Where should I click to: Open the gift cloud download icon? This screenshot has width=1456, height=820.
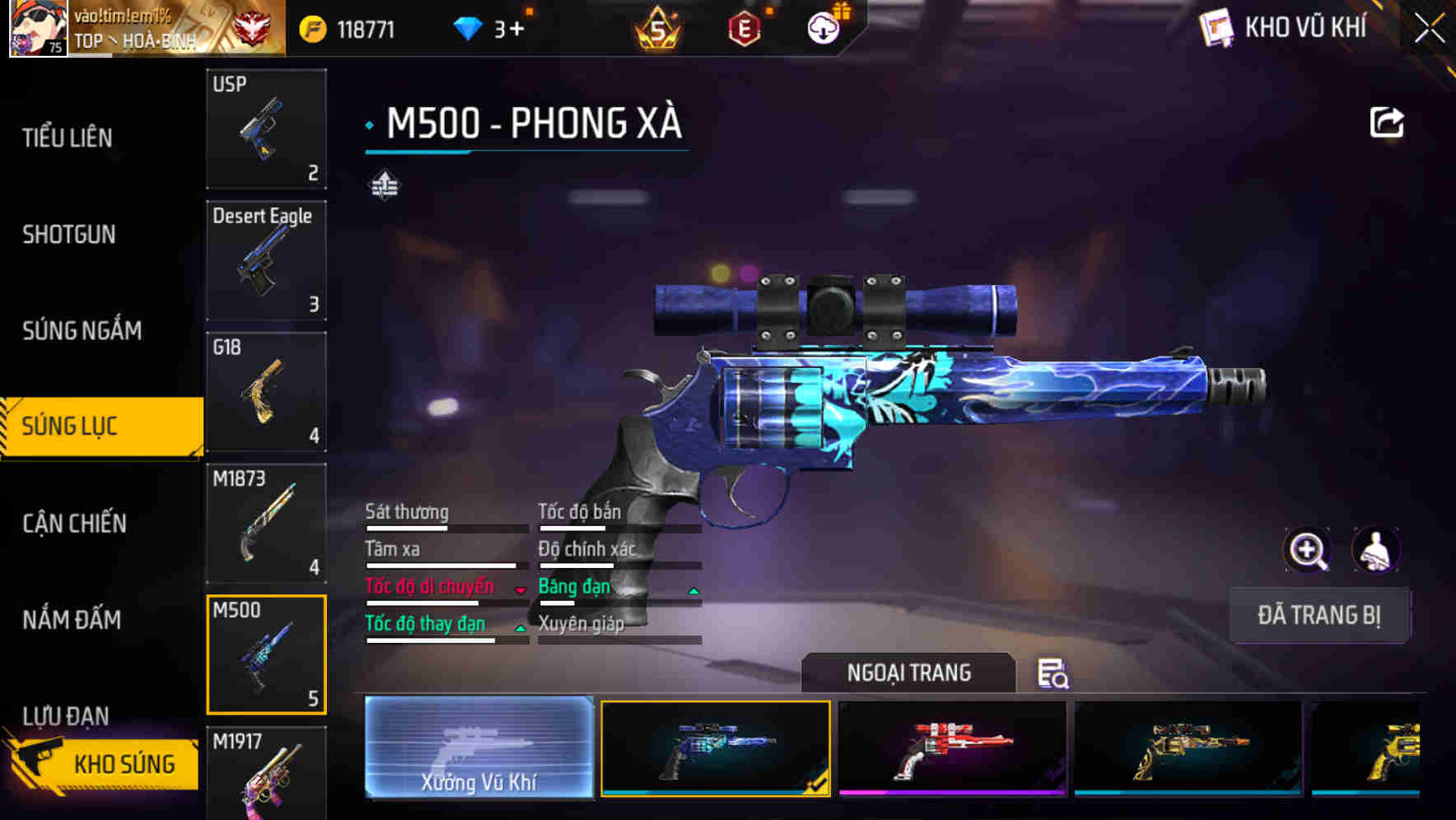(824, 27)
